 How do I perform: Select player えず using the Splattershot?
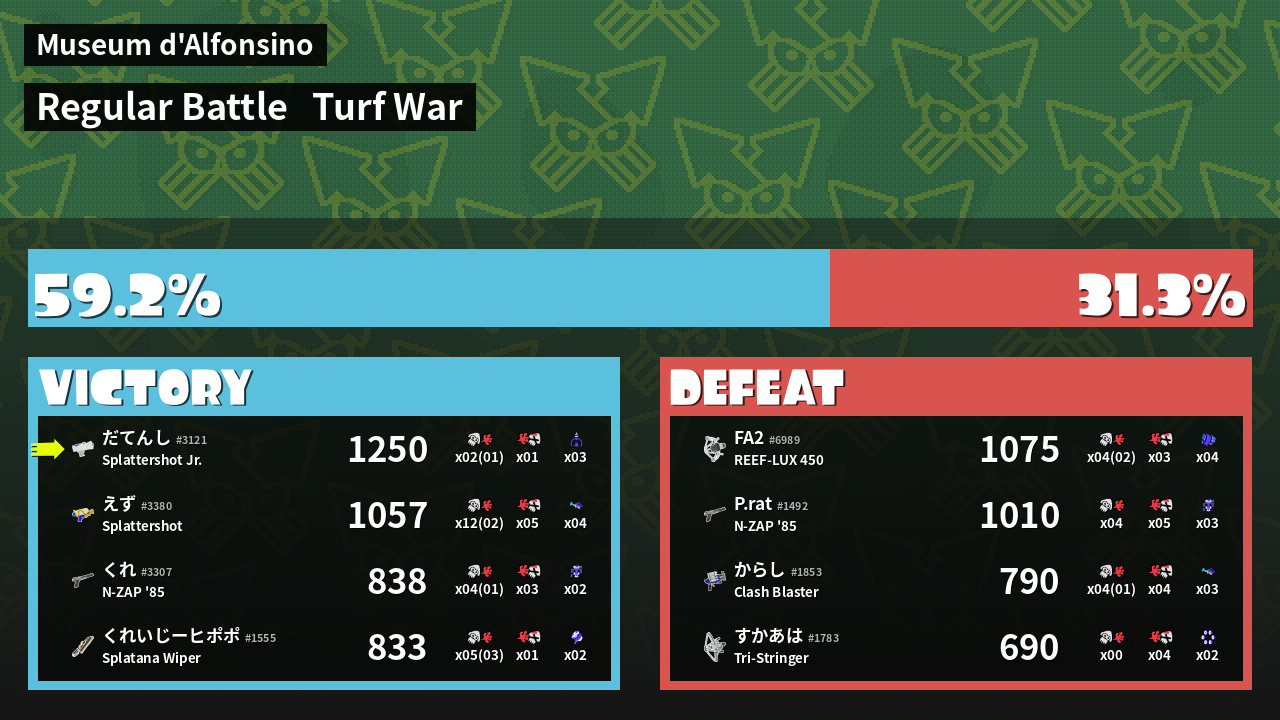coord(324,515)
